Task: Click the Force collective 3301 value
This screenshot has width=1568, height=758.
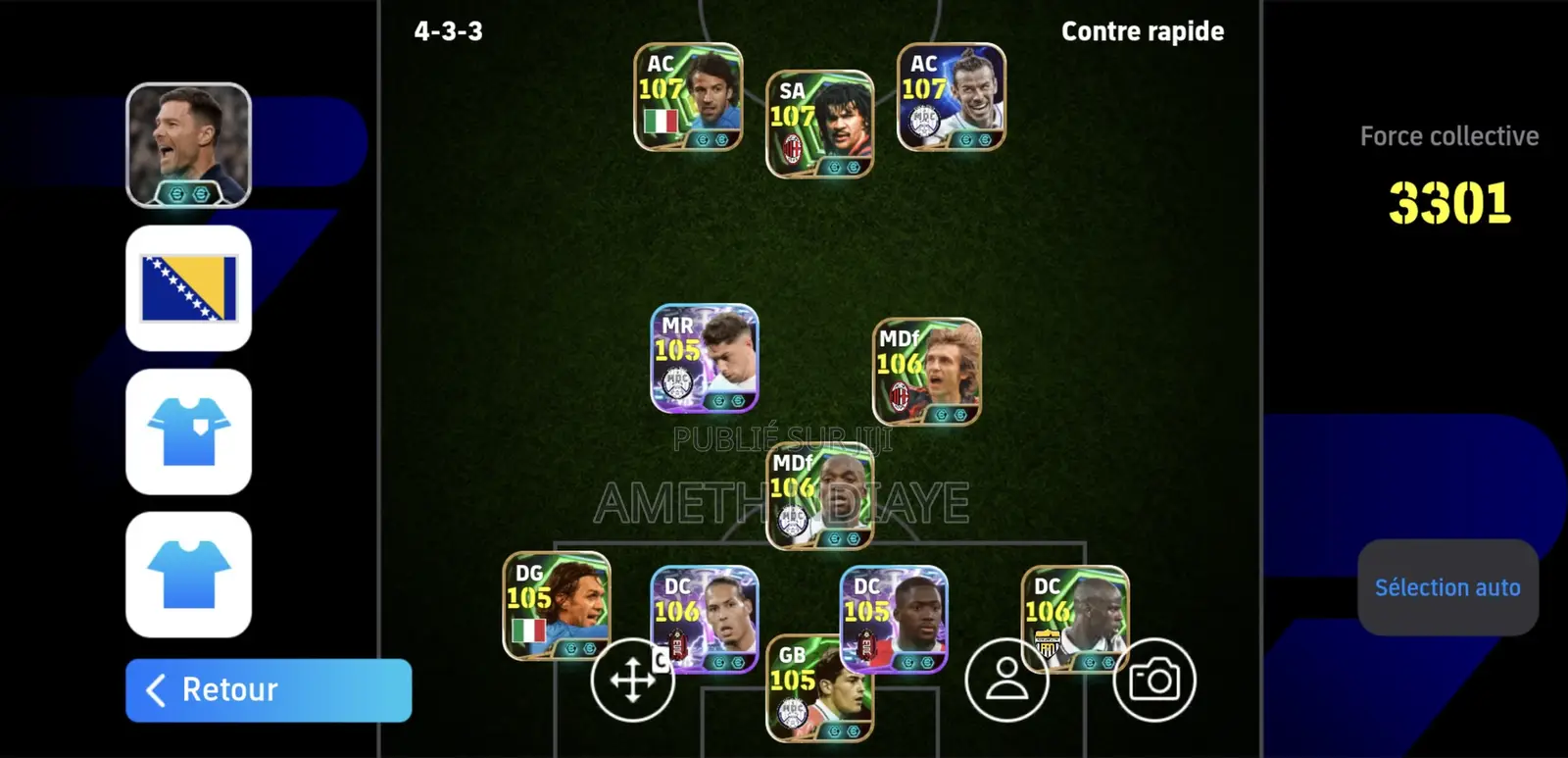Action: click(1448, 199)
